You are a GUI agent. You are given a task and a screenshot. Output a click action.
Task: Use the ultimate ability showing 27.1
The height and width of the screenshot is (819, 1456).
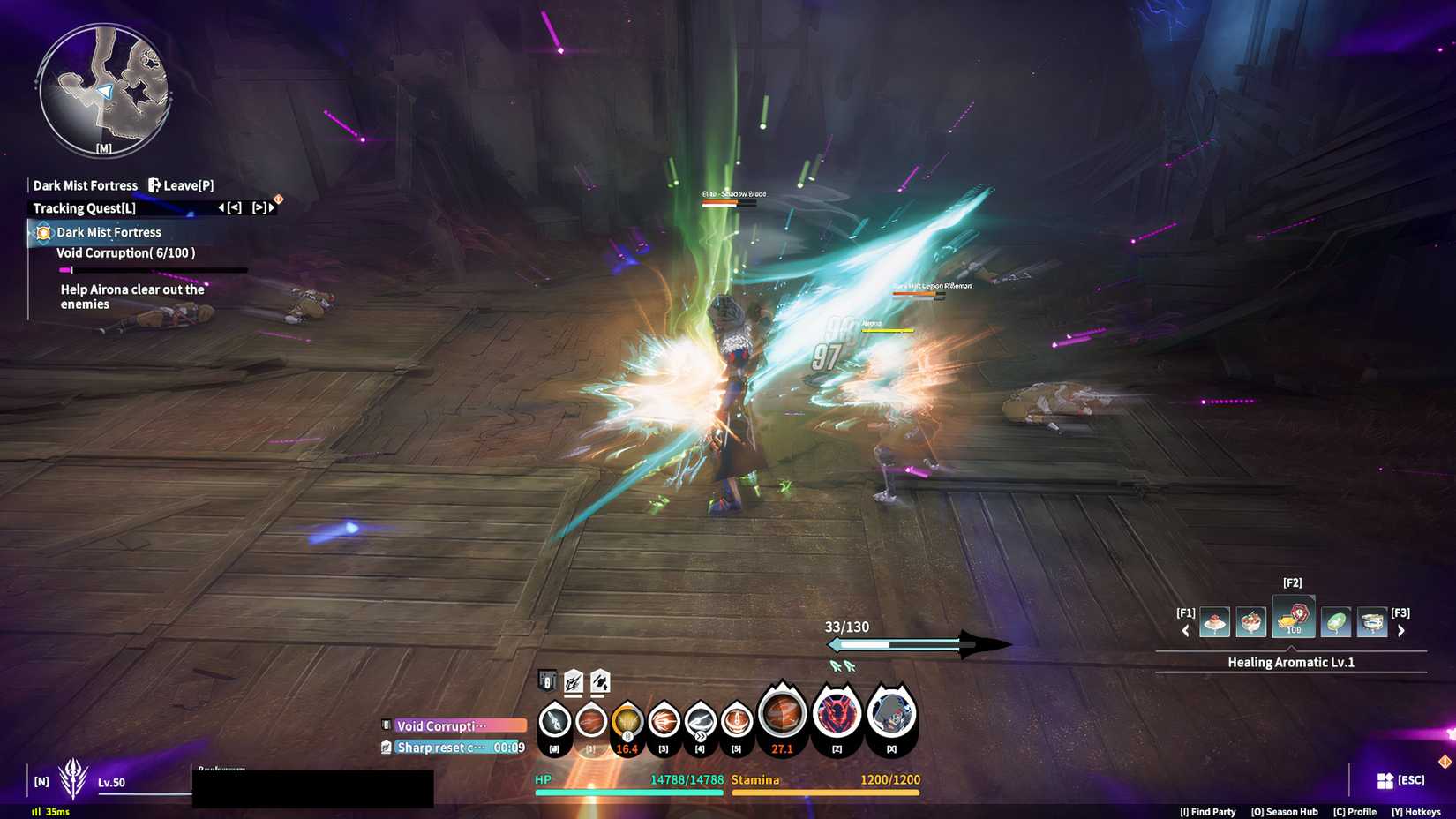tap(781, 715)
